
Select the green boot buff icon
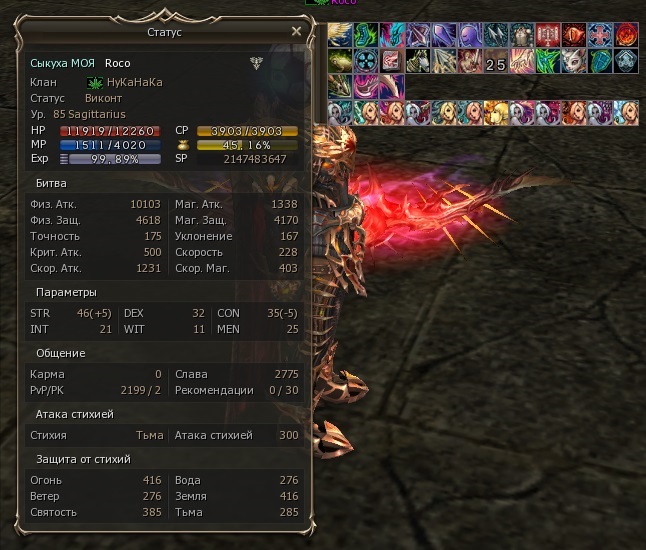(365, 34)
